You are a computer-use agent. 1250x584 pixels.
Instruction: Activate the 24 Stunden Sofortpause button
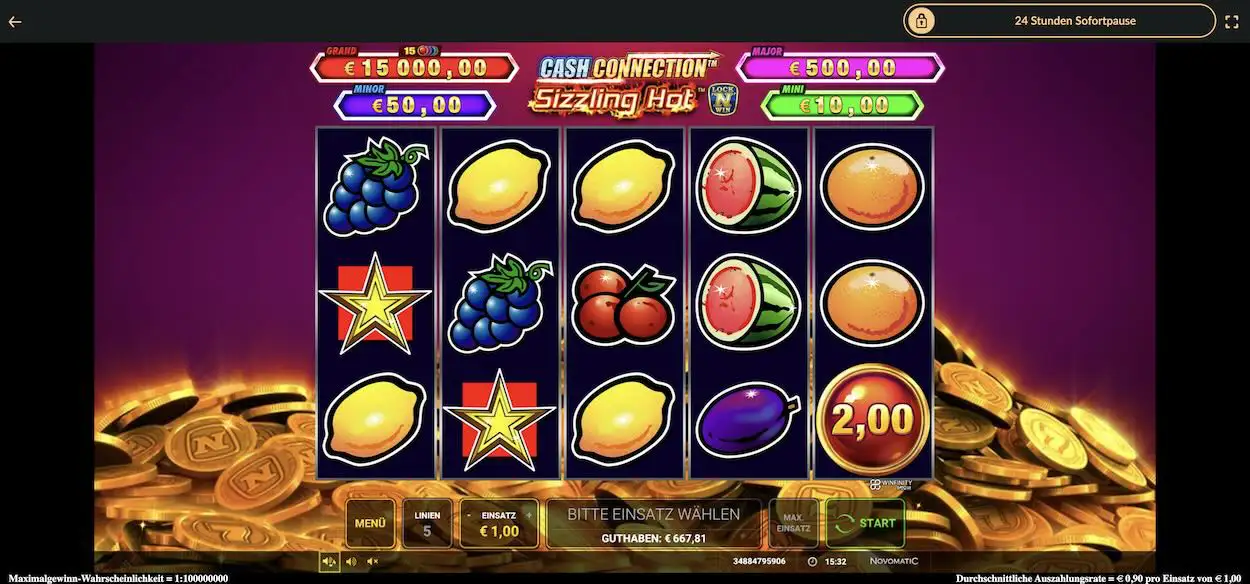point(1060,21)
